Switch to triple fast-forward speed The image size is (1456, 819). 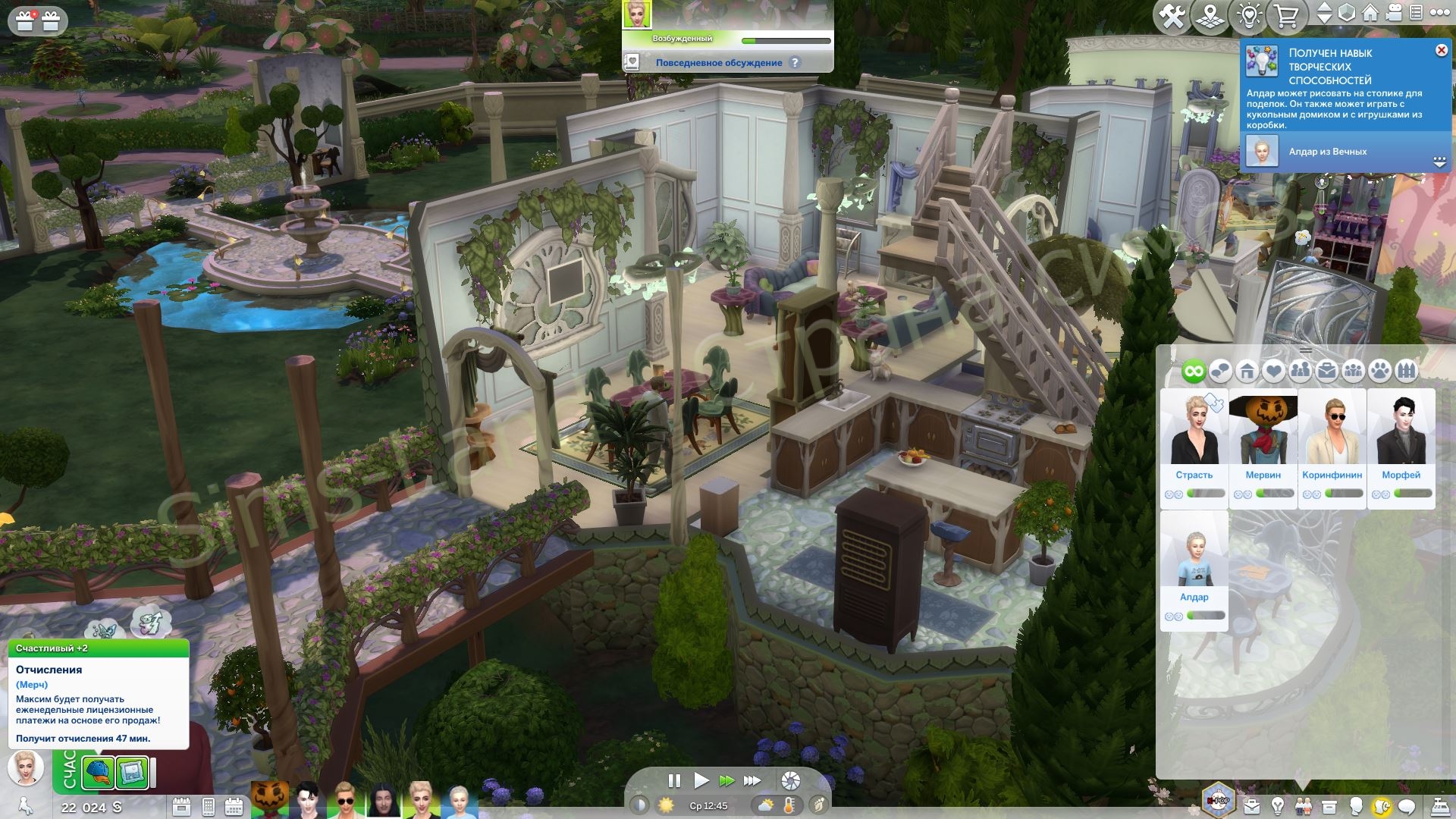[752, 780]
